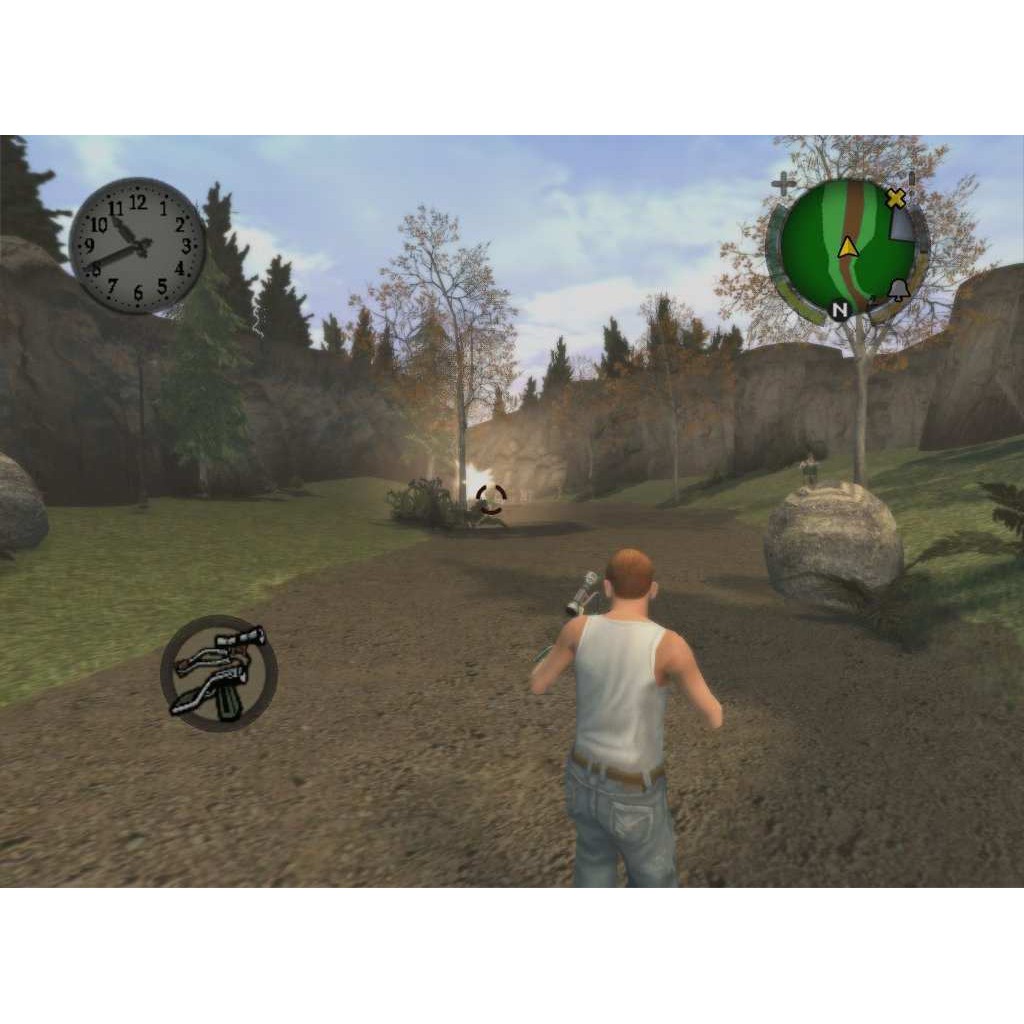The width and height of the screenshot is (1024, 1024).
Task: Click the N compass marker on minimap
Action: (840, 310)
